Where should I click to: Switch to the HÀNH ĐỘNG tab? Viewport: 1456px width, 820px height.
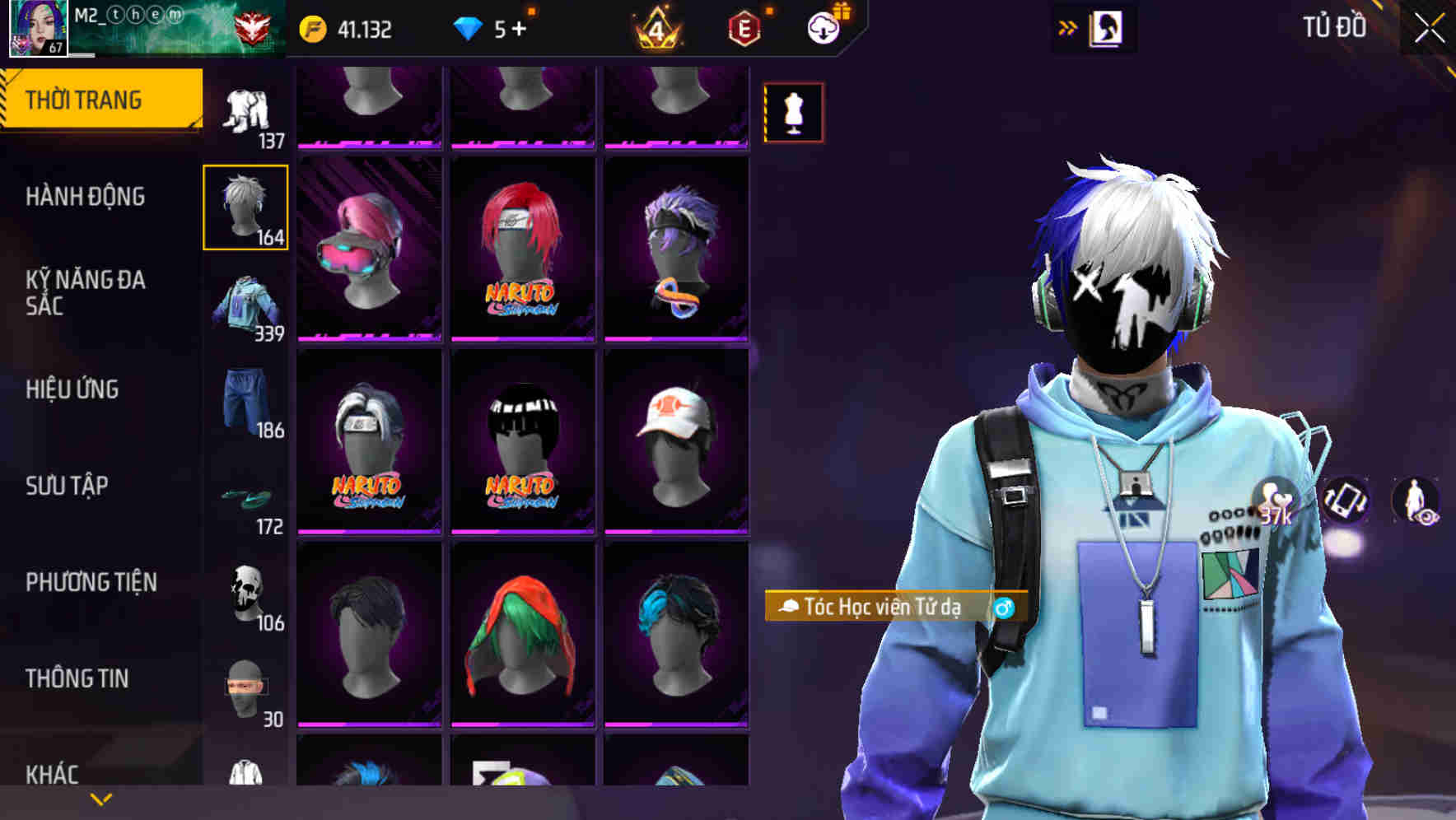click(x=86, y=197)
